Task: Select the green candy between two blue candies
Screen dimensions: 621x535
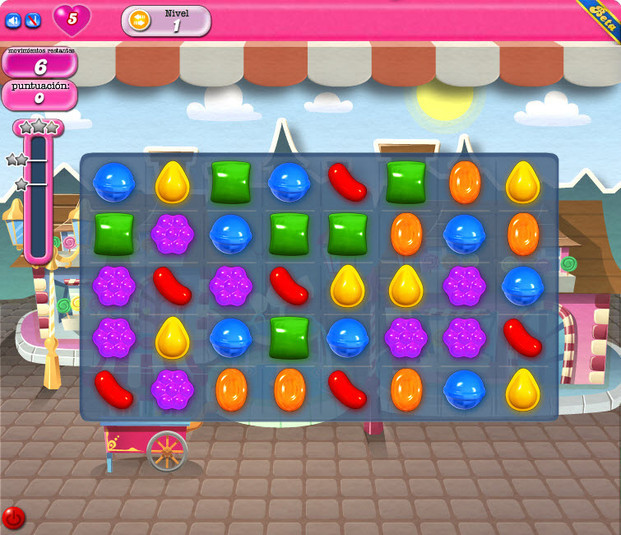Action: tap(290, 338)
